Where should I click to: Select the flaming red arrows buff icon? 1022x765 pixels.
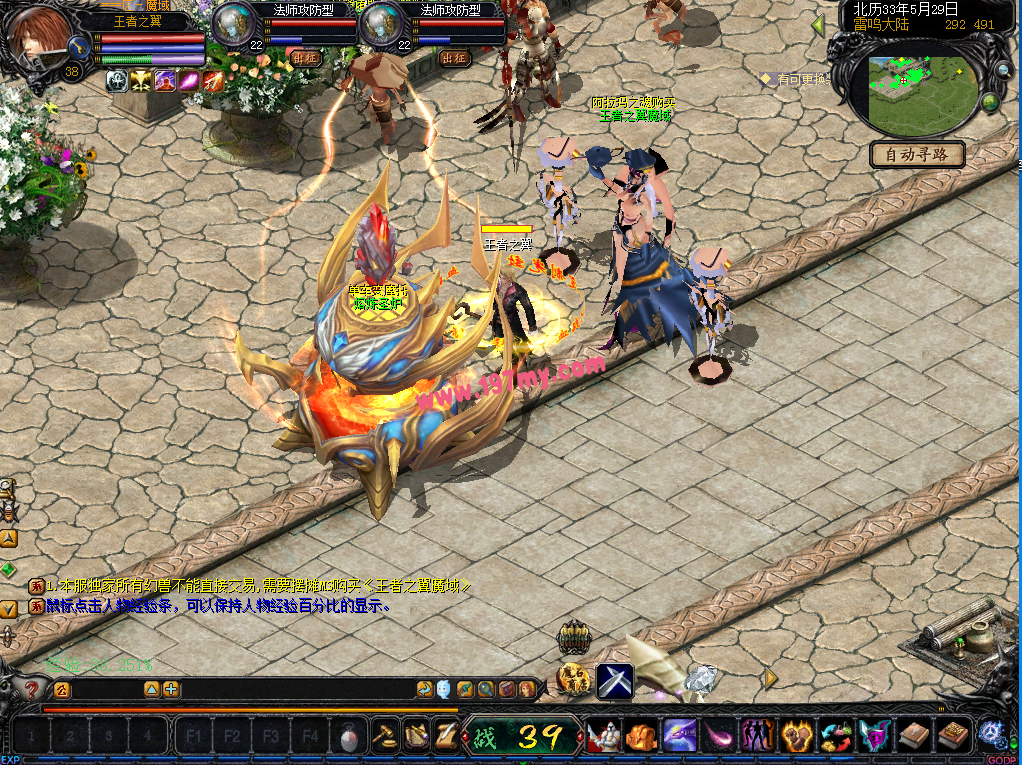click(213, 82)
